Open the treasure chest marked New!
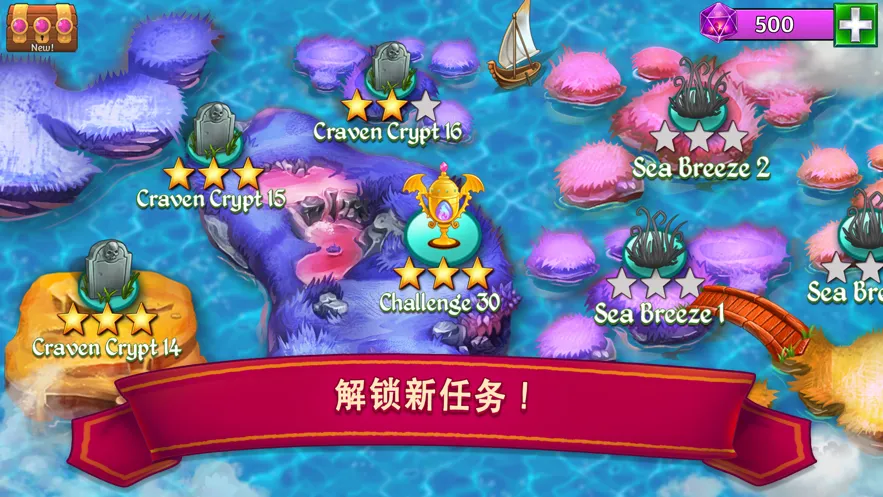This screenshot has width=883, height=497. click(x=28, y=27)
